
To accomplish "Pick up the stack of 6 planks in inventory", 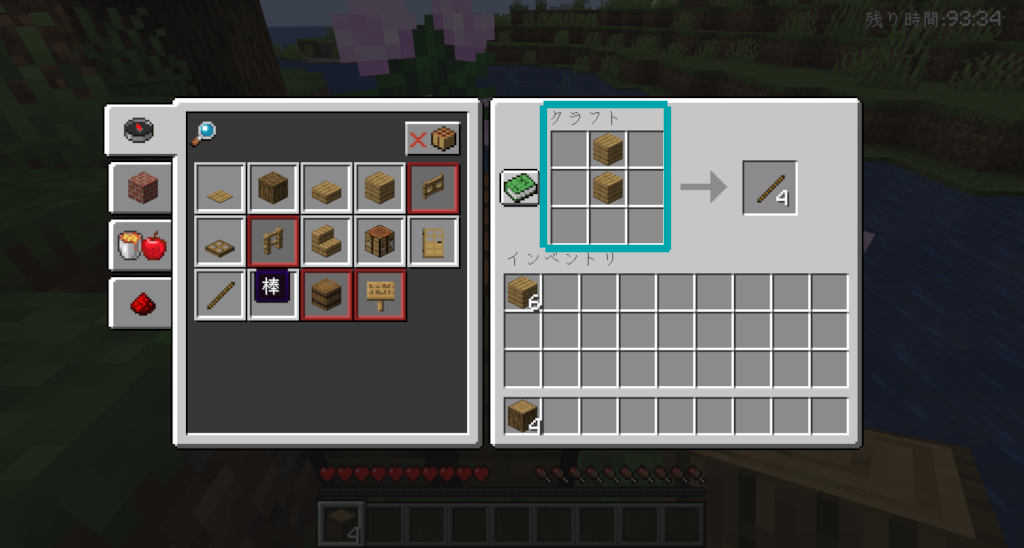I will click(x=523, y=293).
